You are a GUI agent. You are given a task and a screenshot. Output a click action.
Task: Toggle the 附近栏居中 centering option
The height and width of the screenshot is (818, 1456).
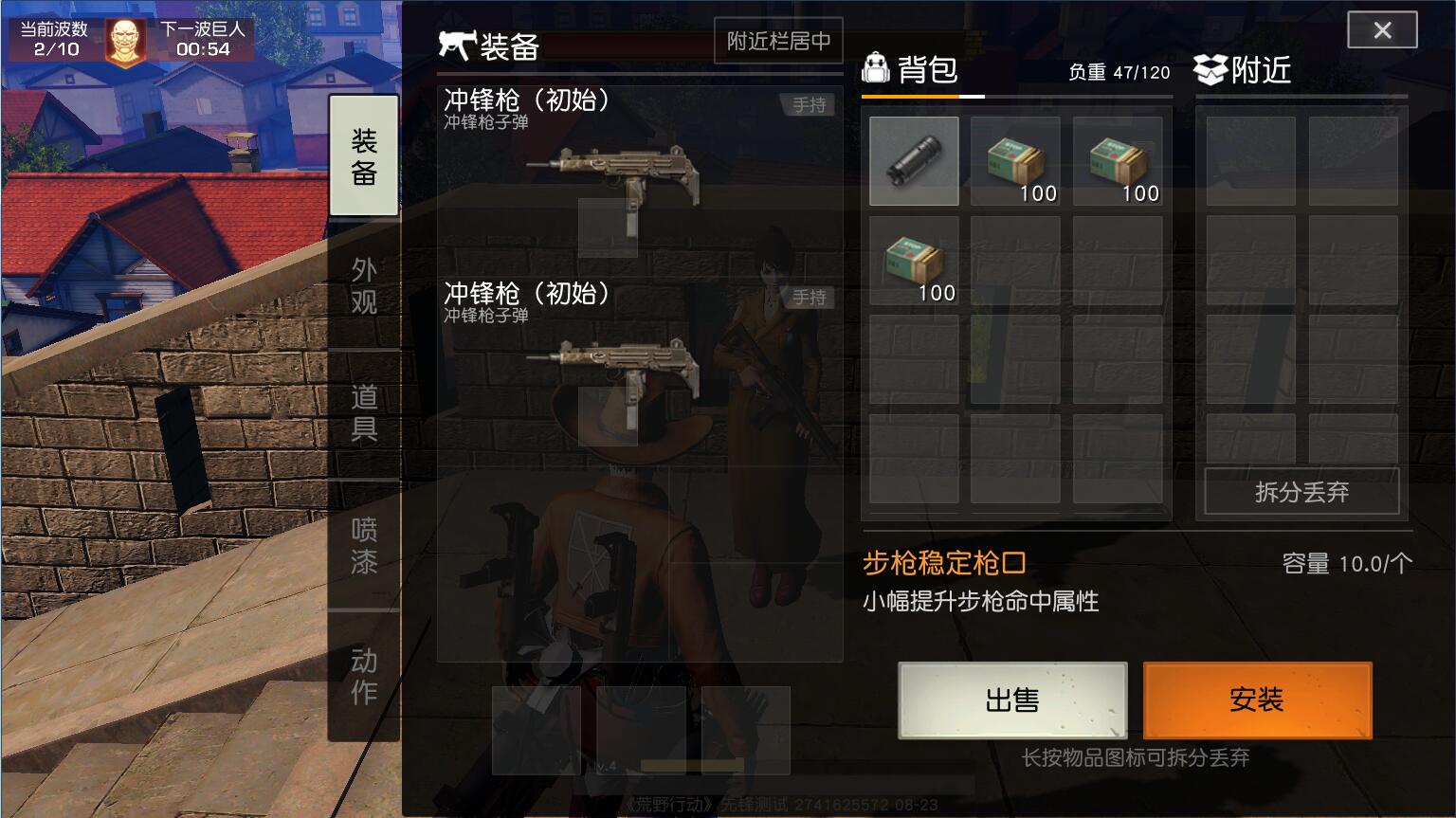777,41
